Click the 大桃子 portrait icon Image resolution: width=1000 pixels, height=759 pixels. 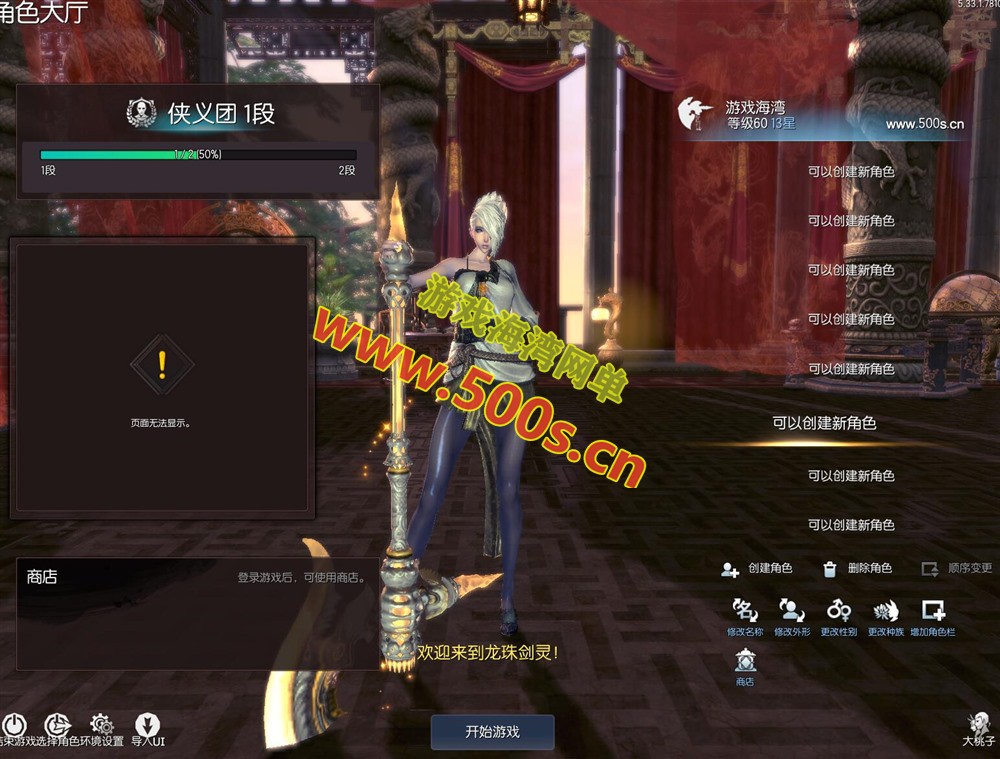tap(979, 726)
